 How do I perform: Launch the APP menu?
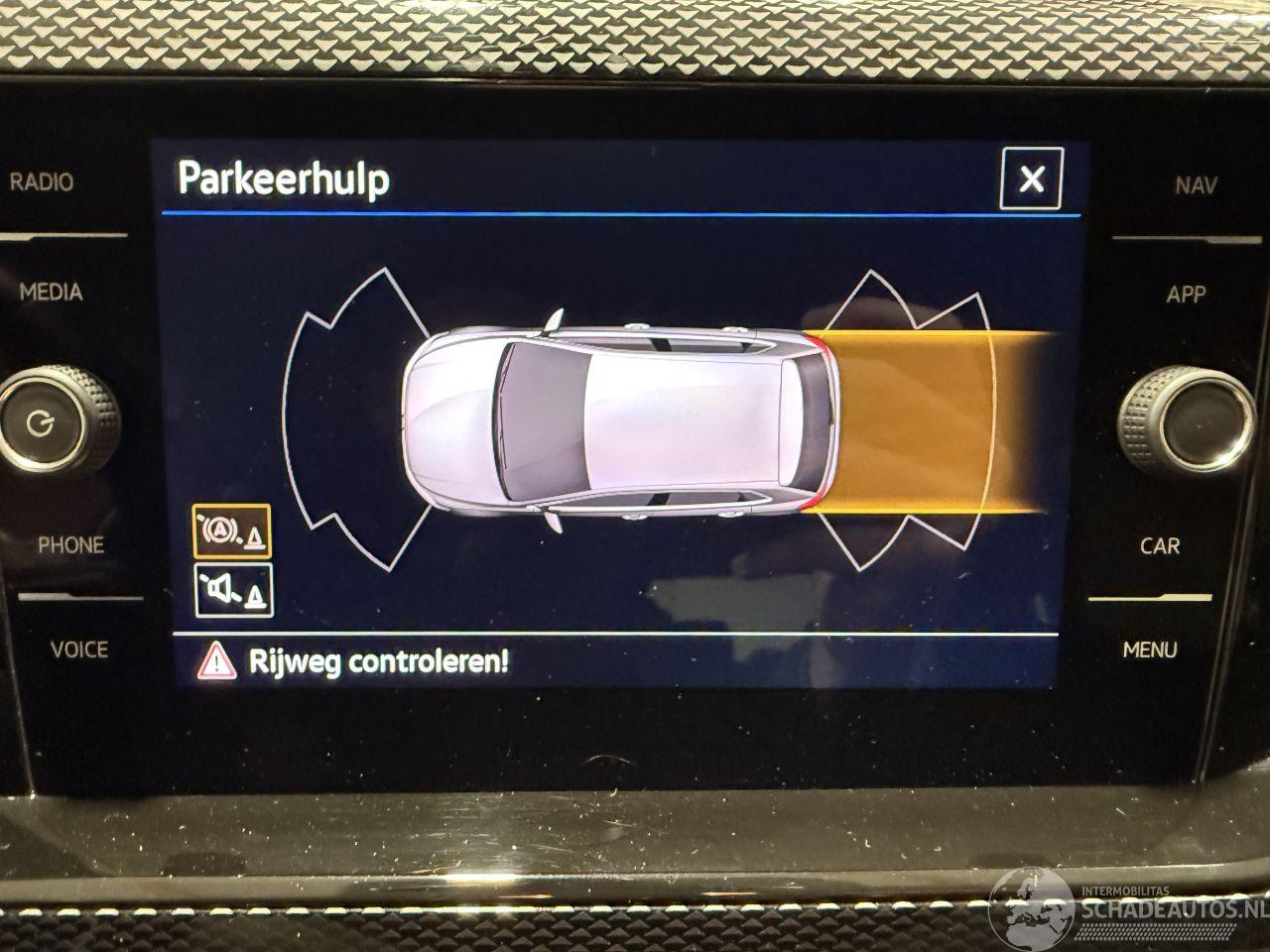tap(1186, 295)
